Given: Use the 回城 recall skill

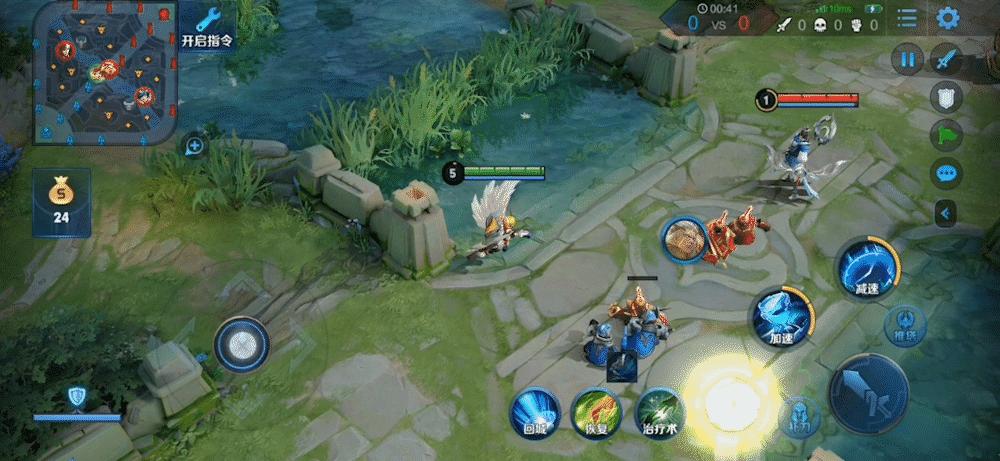Looking at the screenshot, I should click(x=534, y=412).
